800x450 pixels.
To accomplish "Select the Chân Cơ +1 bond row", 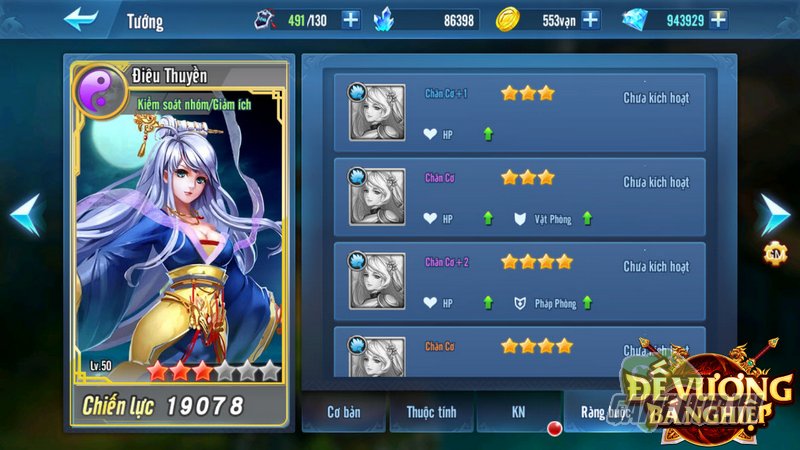I will pos(519,112).
